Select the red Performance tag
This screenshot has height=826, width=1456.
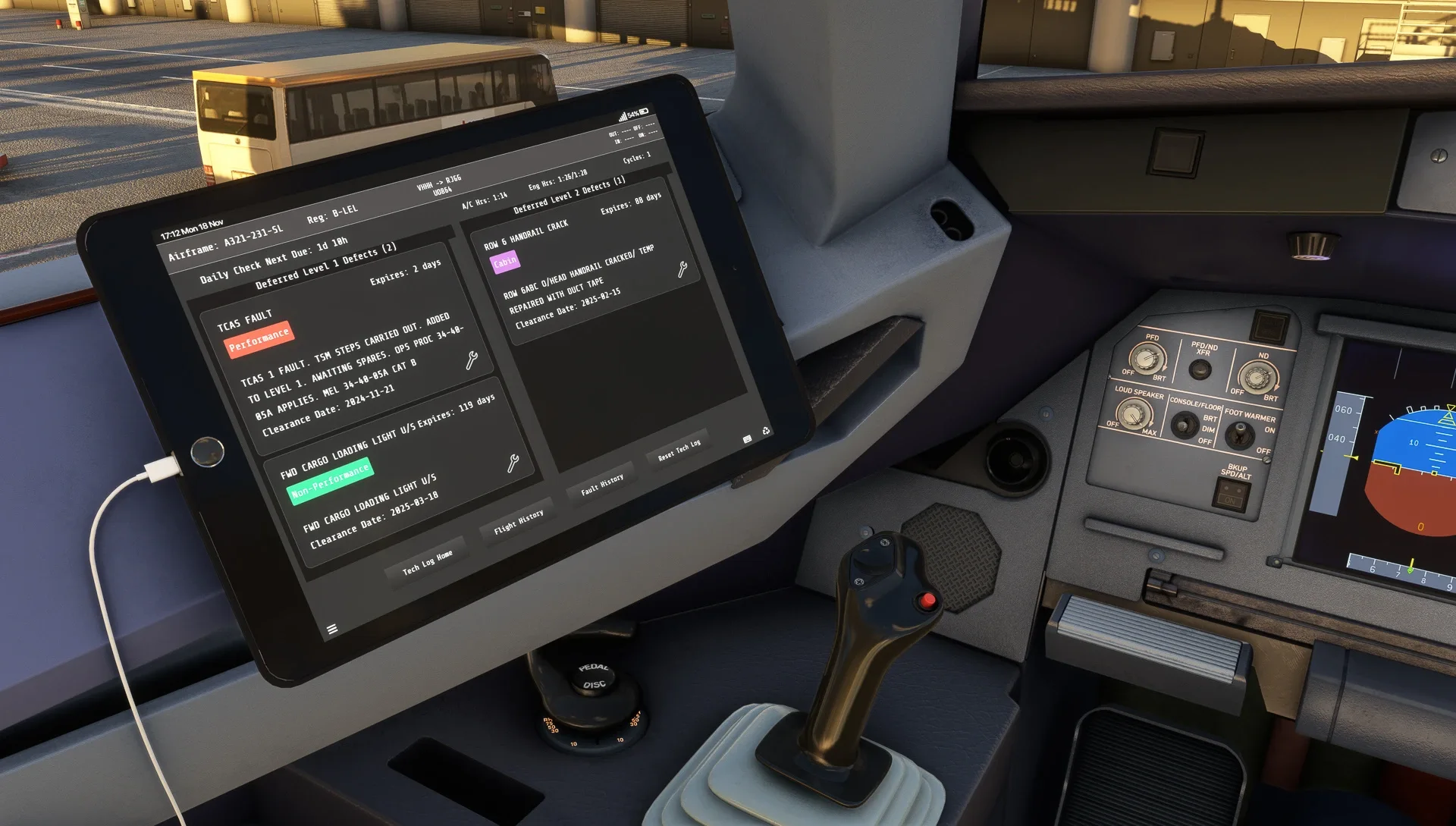[x=259, y=339]
